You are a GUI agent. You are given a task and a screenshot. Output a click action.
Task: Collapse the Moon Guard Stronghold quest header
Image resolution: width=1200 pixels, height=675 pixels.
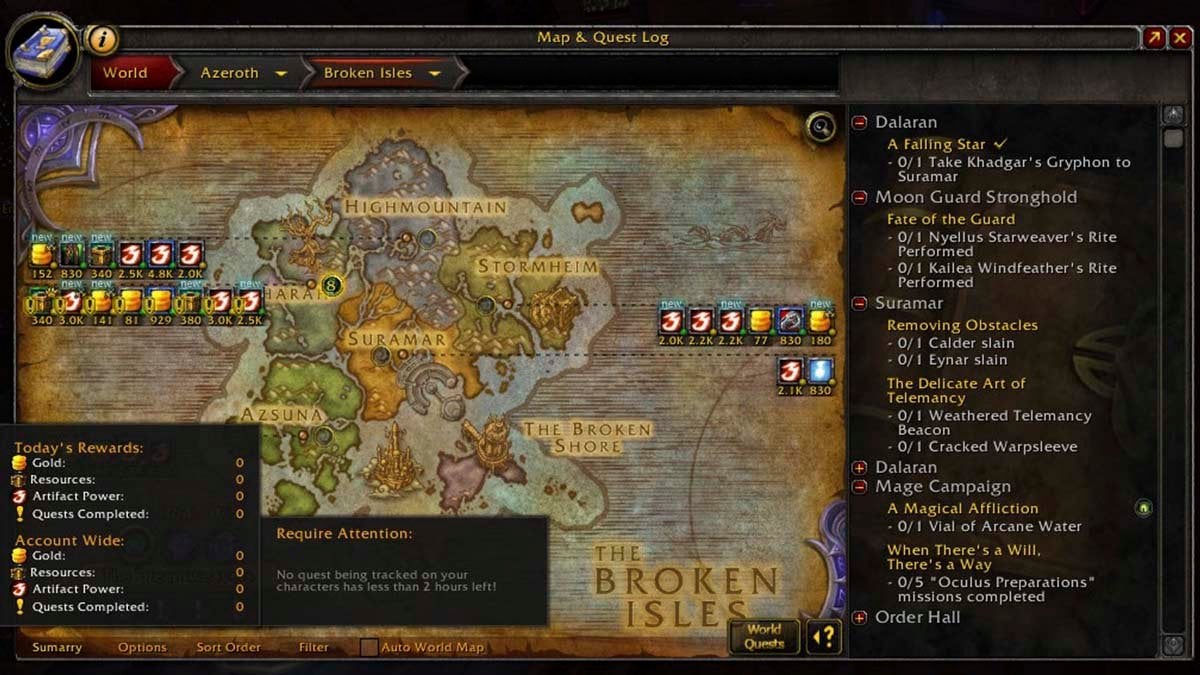pos(859,198)
